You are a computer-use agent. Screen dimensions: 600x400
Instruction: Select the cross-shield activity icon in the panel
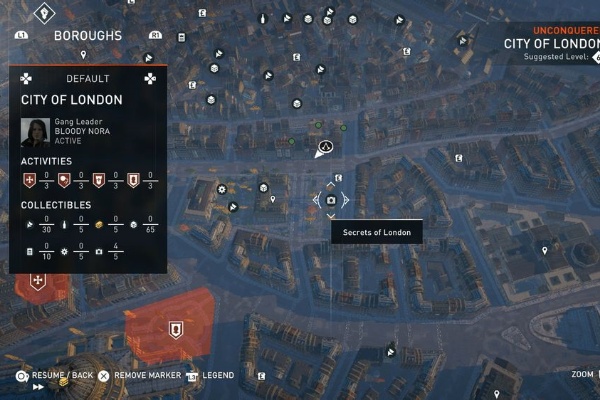pyautogui.click(x=29, y=180)
